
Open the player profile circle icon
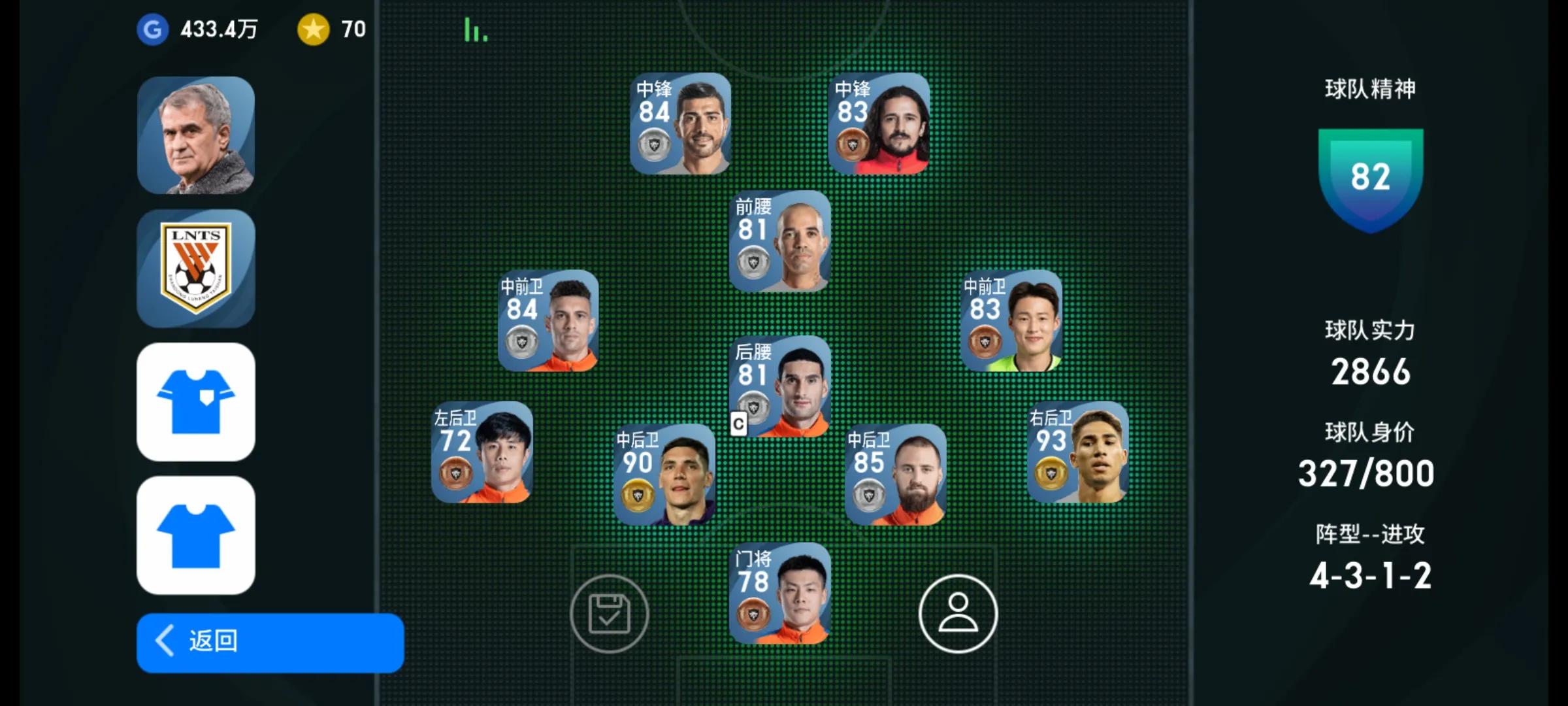958,613
